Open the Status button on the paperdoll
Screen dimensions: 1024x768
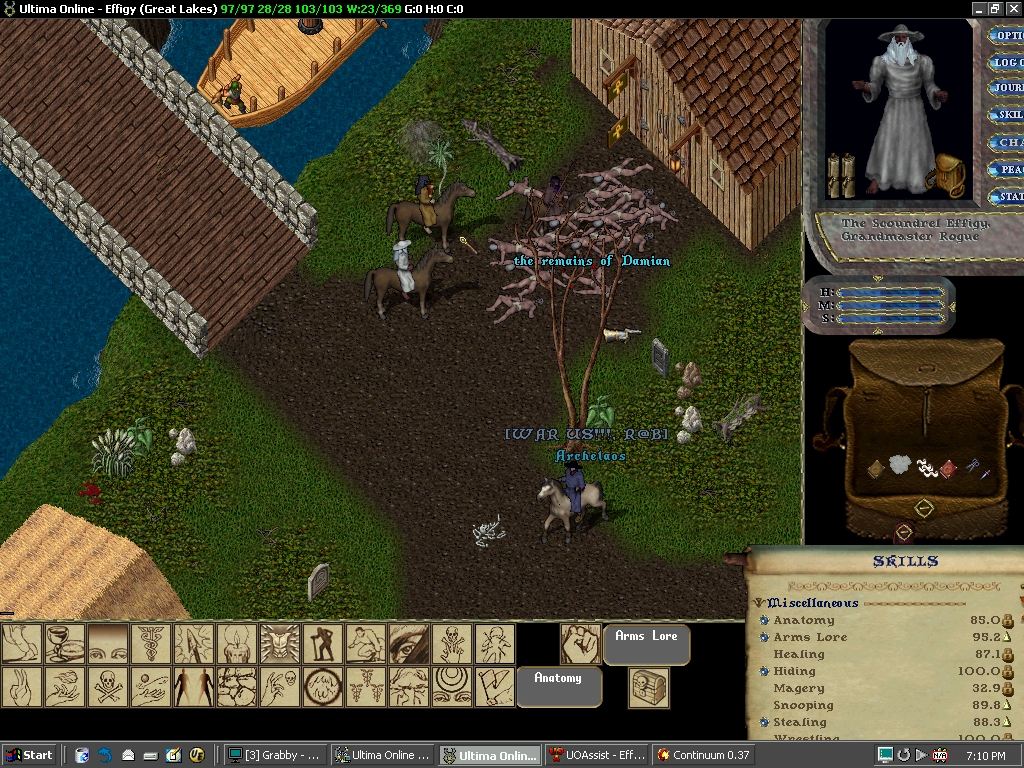coord(1006,197)
